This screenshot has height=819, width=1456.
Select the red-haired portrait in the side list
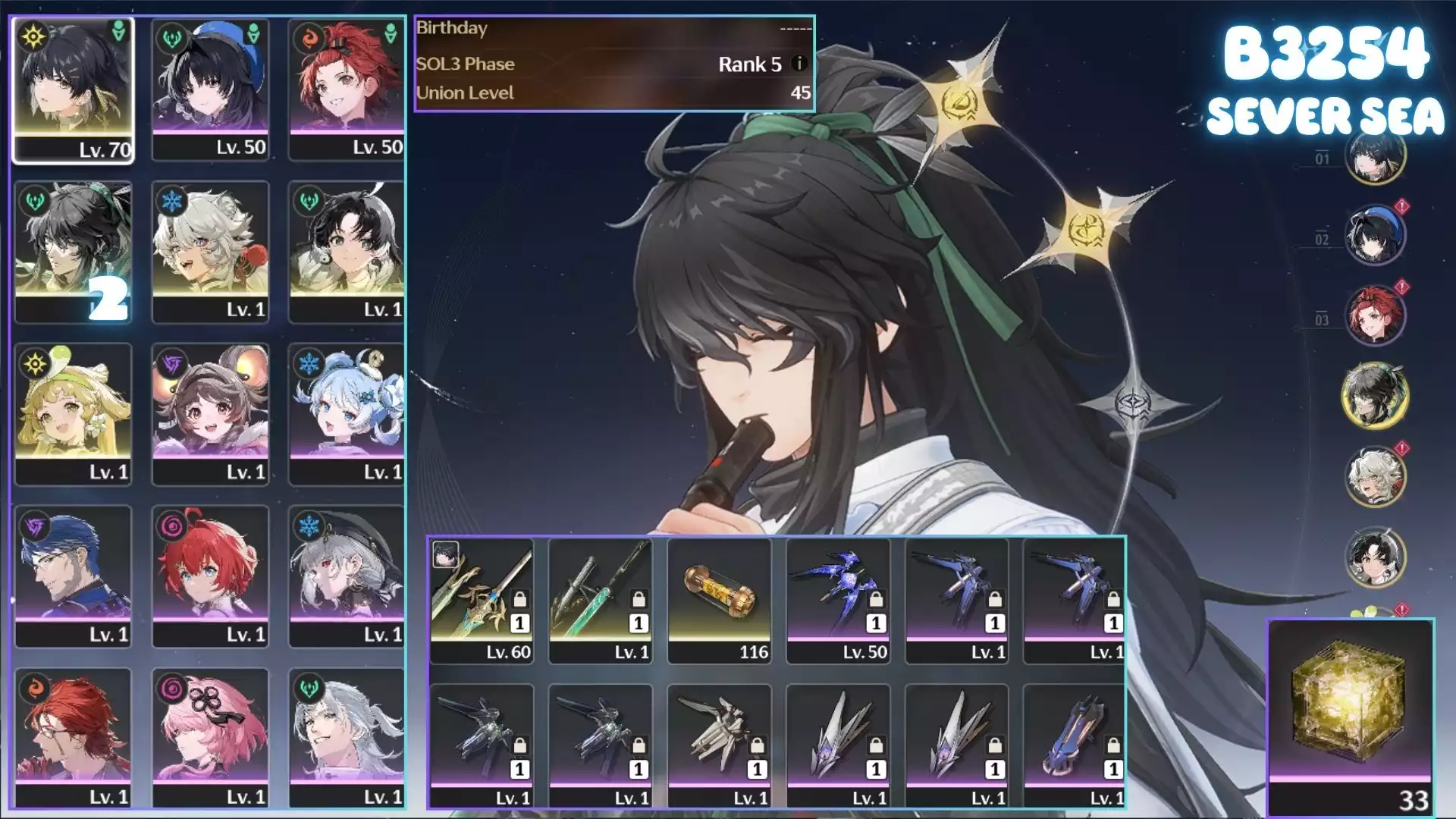[1375, 314]
